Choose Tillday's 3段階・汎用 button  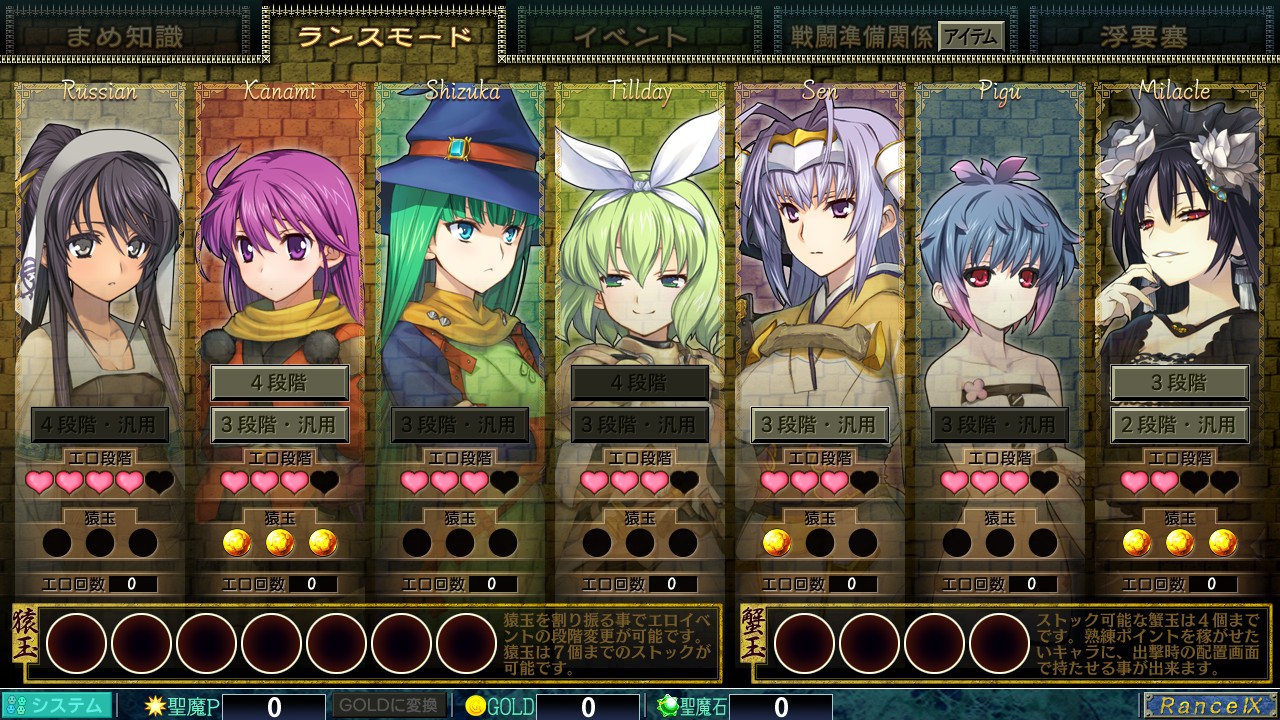coord(639,424)
